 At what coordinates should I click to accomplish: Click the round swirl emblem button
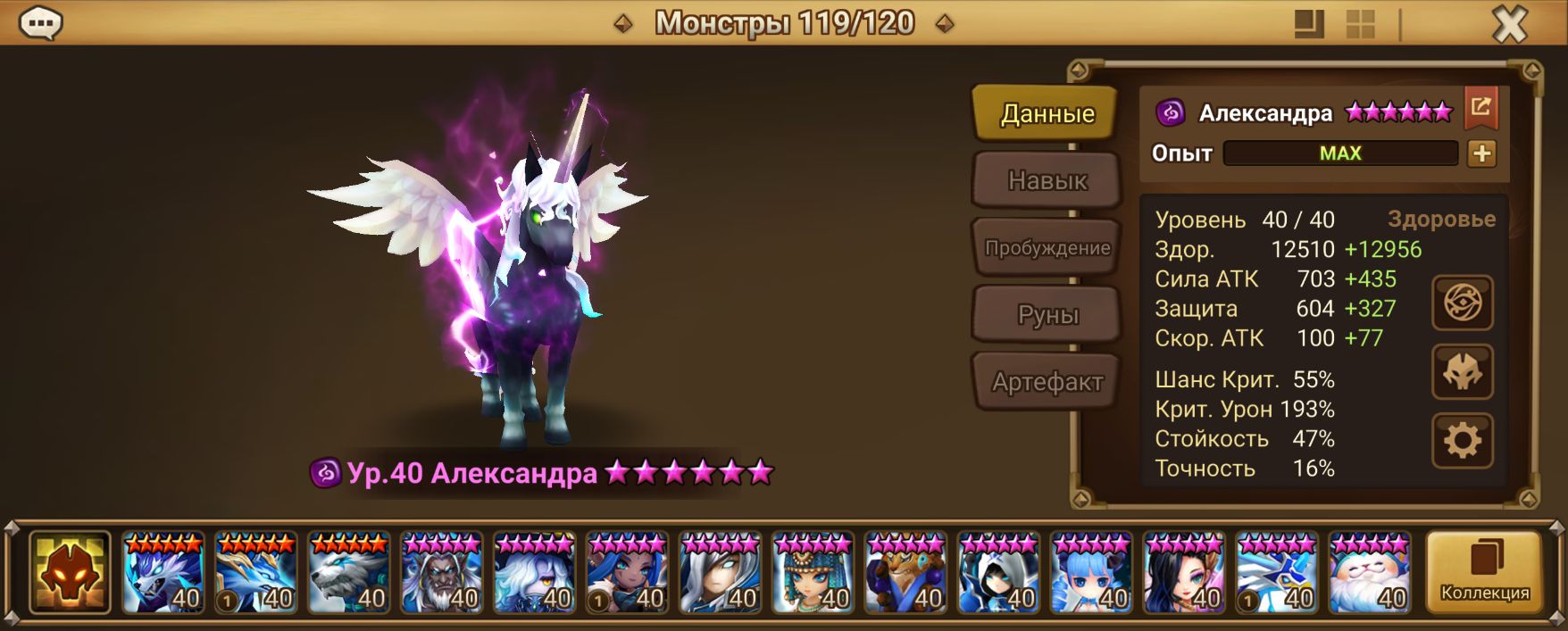(1462, 303)
